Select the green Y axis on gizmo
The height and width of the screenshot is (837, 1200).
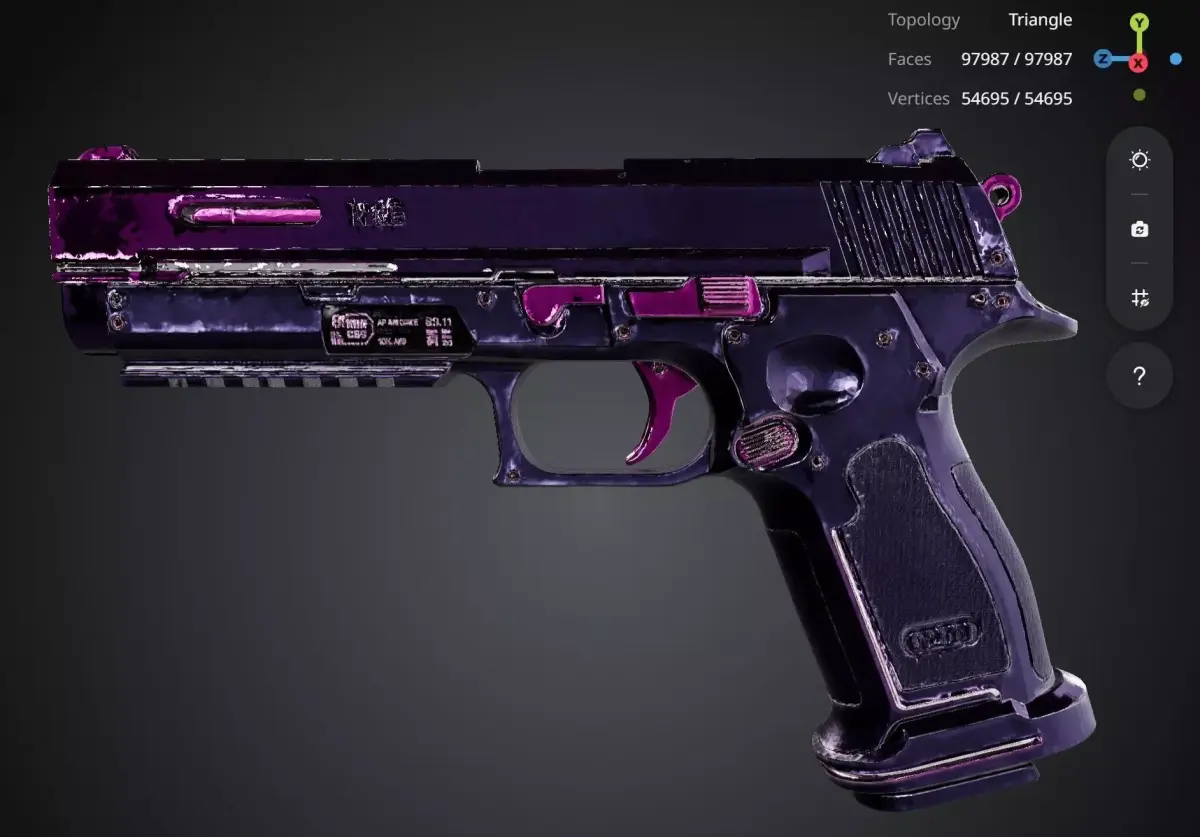click(x=1139, y=22)
